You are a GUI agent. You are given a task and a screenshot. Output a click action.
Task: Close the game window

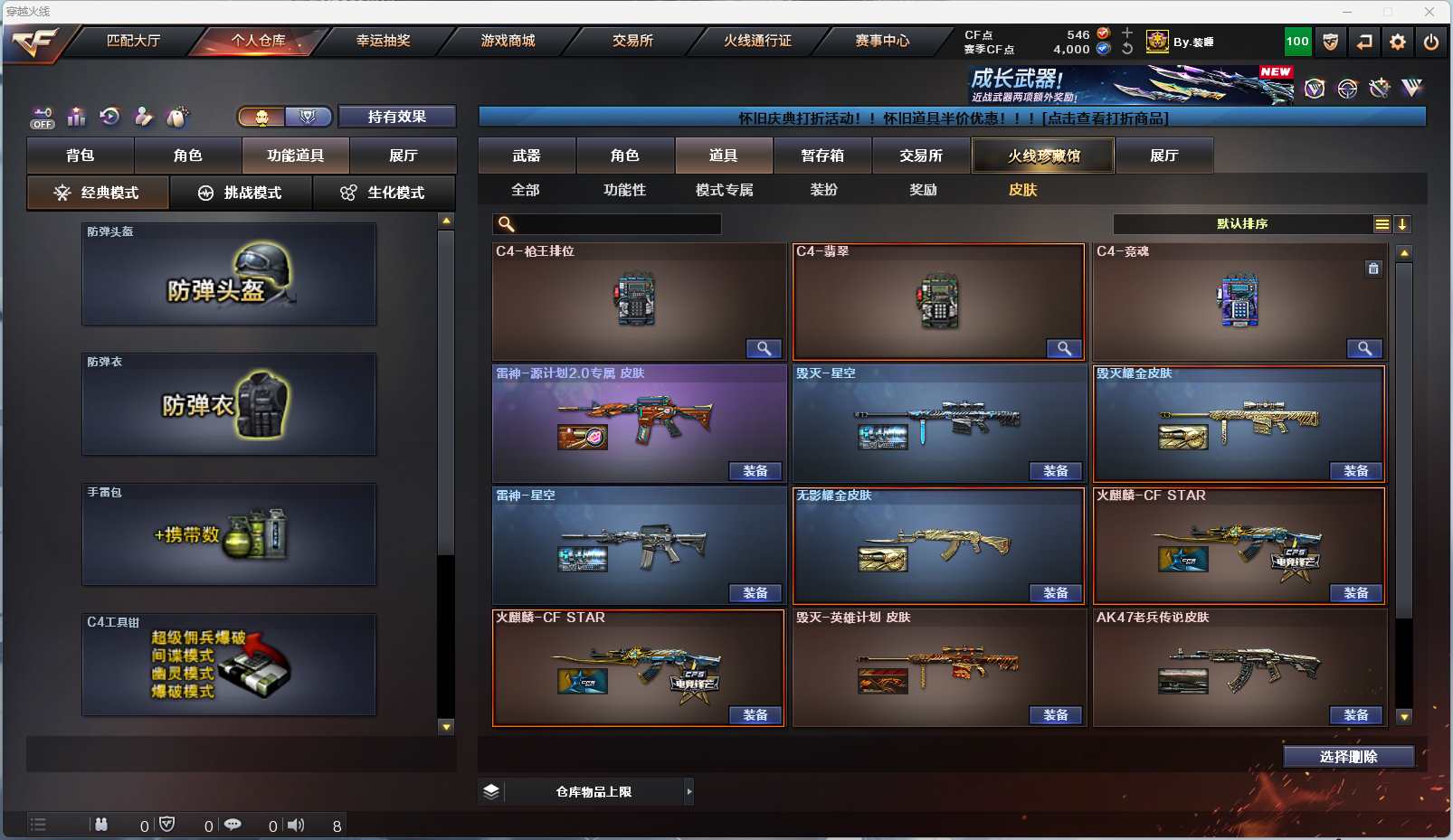tap(1429, 12)
